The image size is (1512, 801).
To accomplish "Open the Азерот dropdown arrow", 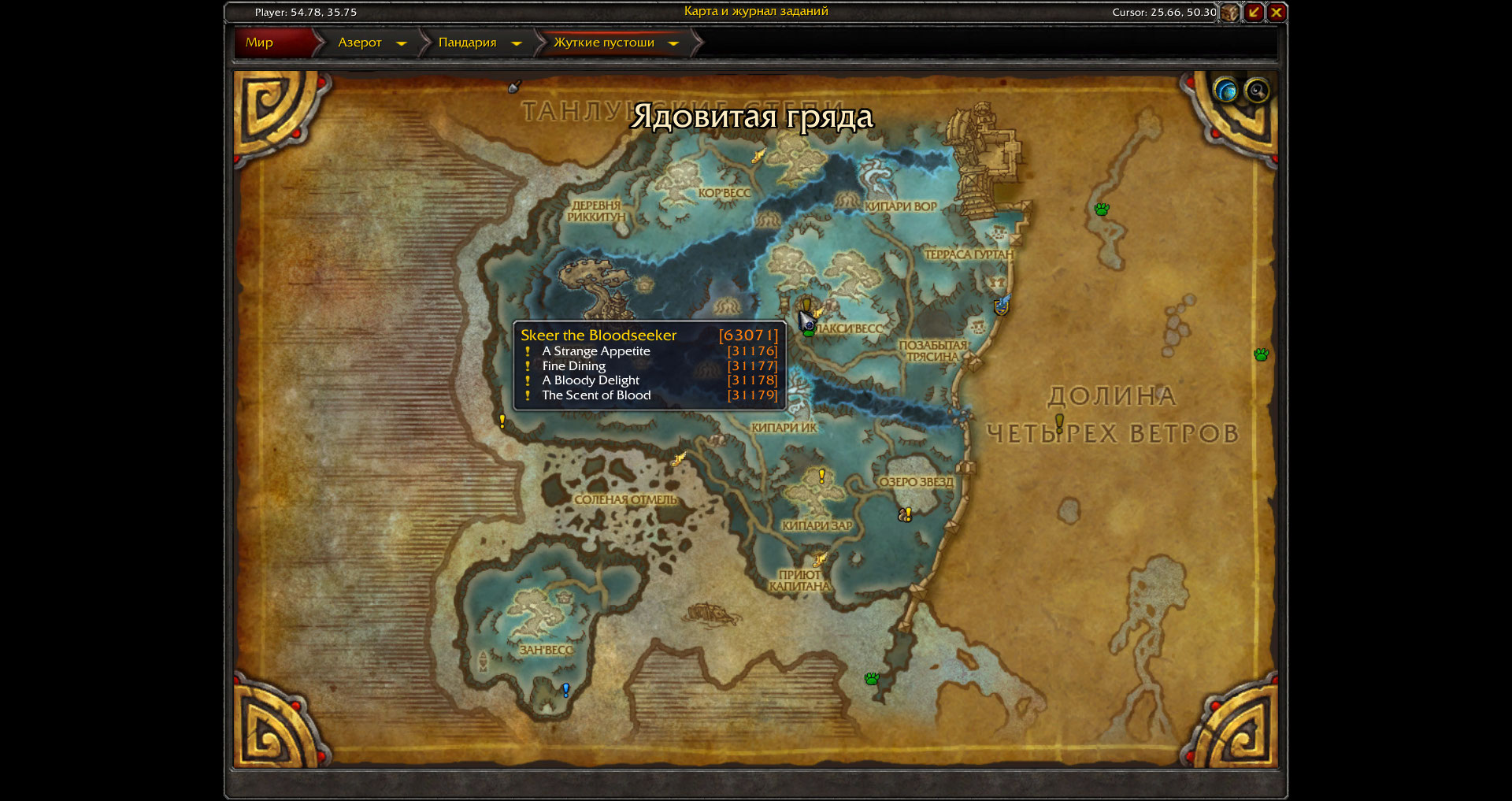I will (402, 43).
